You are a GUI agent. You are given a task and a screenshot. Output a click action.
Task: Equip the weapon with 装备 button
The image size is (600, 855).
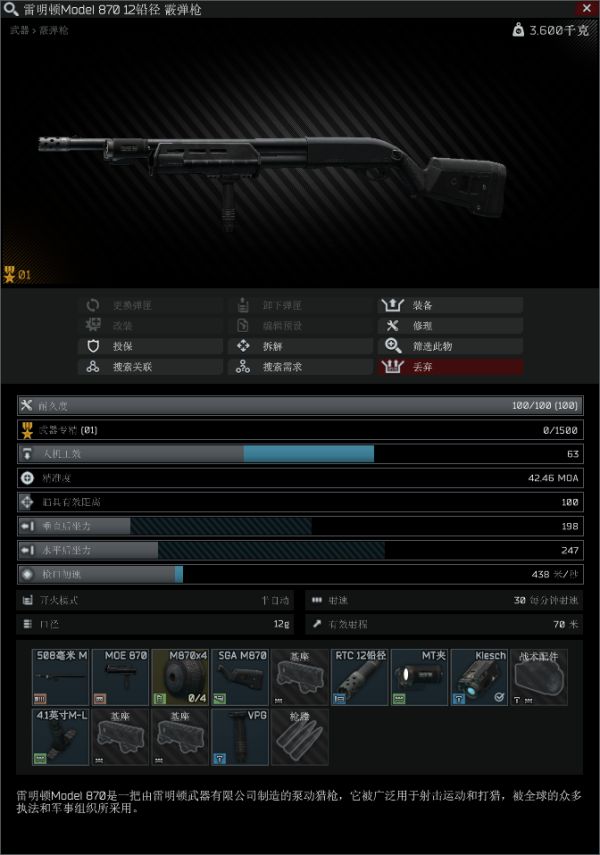(449, 305)
